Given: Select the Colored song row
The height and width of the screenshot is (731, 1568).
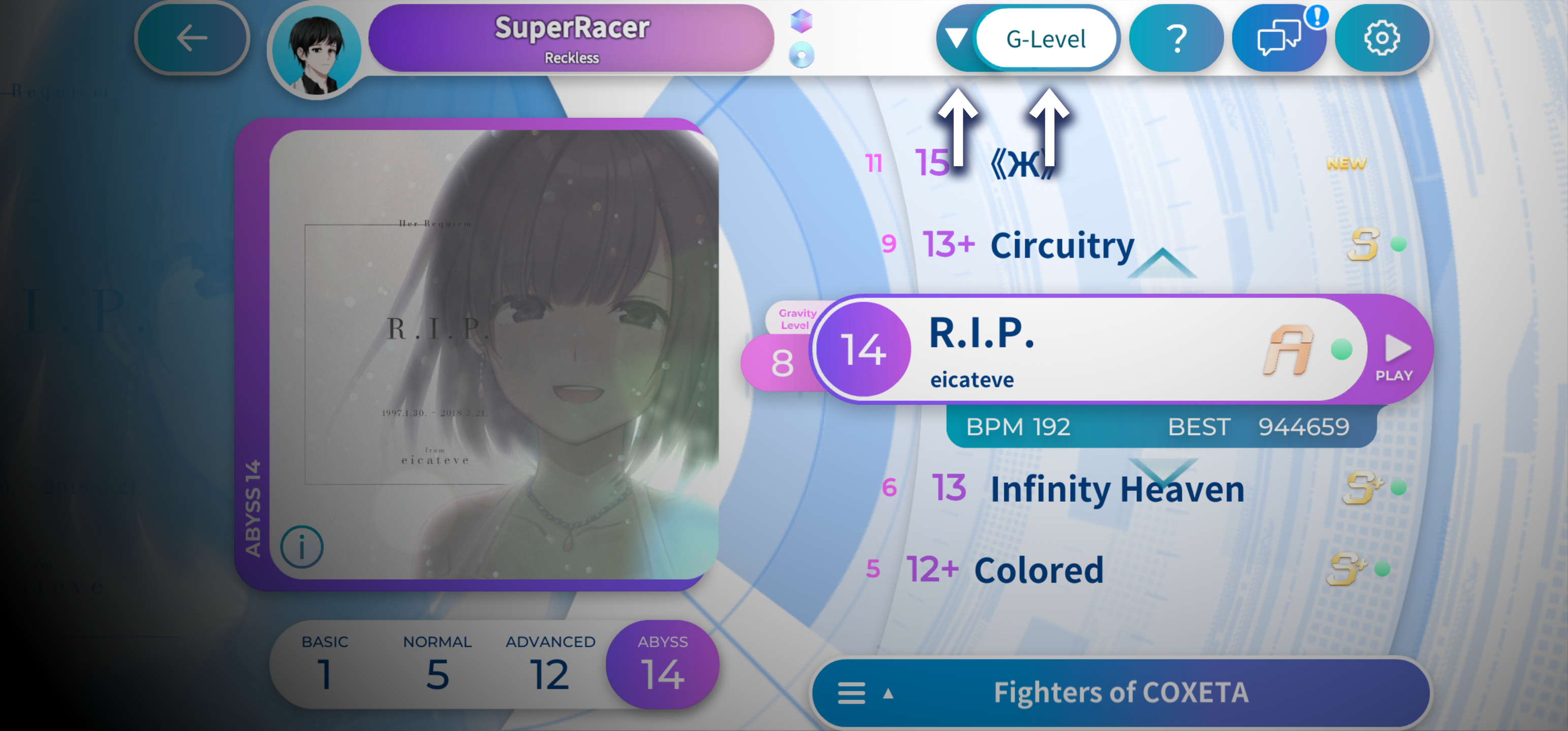Looking at the screenshot, I should (1038, 570).
